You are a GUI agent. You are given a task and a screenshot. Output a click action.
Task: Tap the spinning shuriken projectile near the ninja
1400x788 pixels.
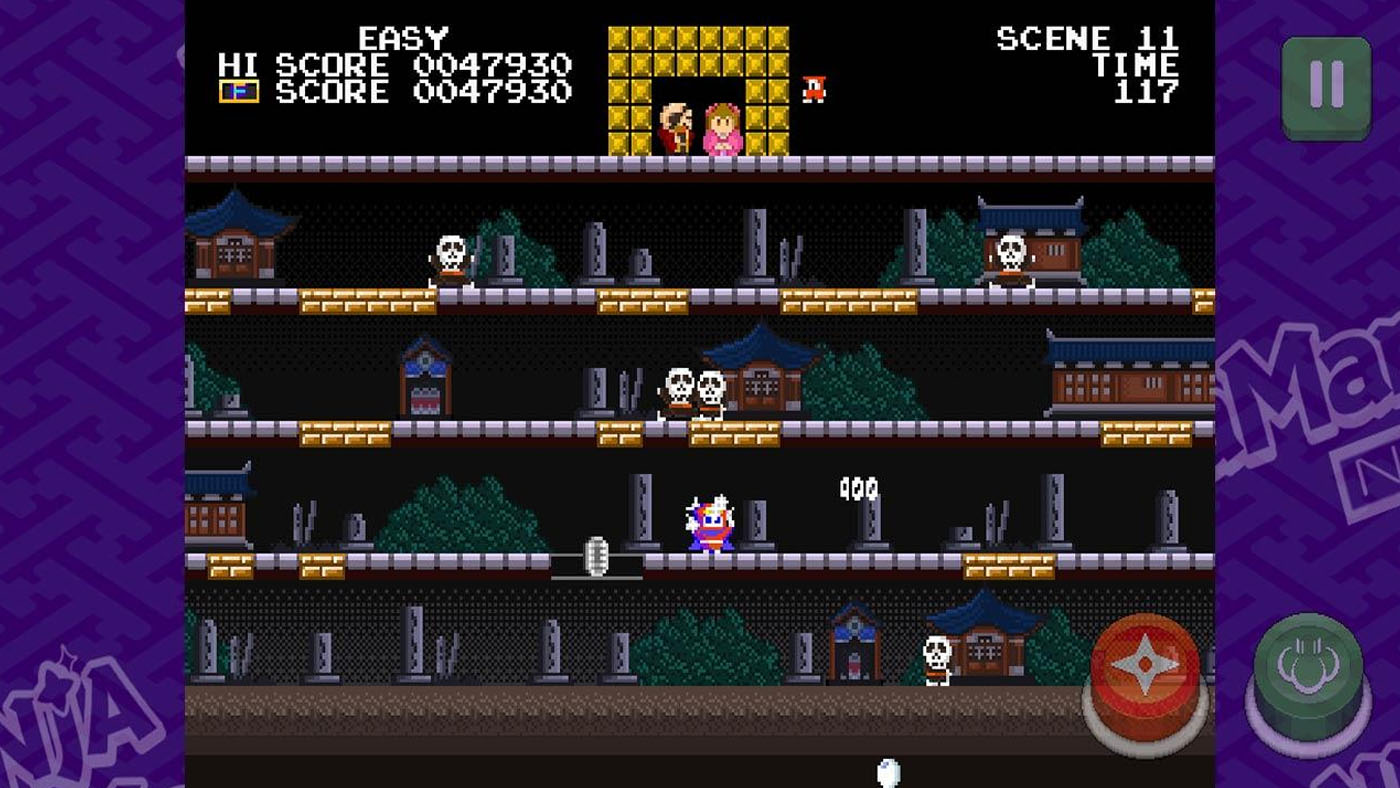597,554
